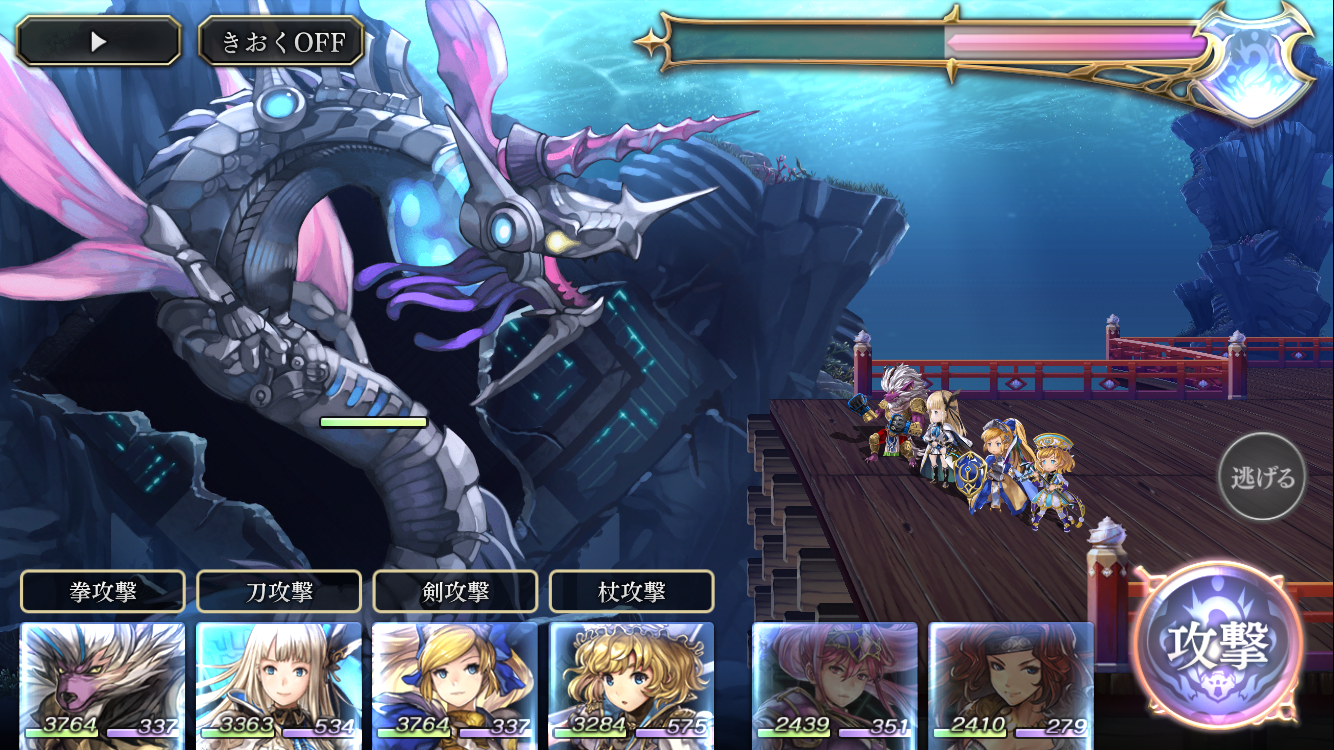Tap the playback fast-forward icon top-left
1334x750 pixels.
97,40
